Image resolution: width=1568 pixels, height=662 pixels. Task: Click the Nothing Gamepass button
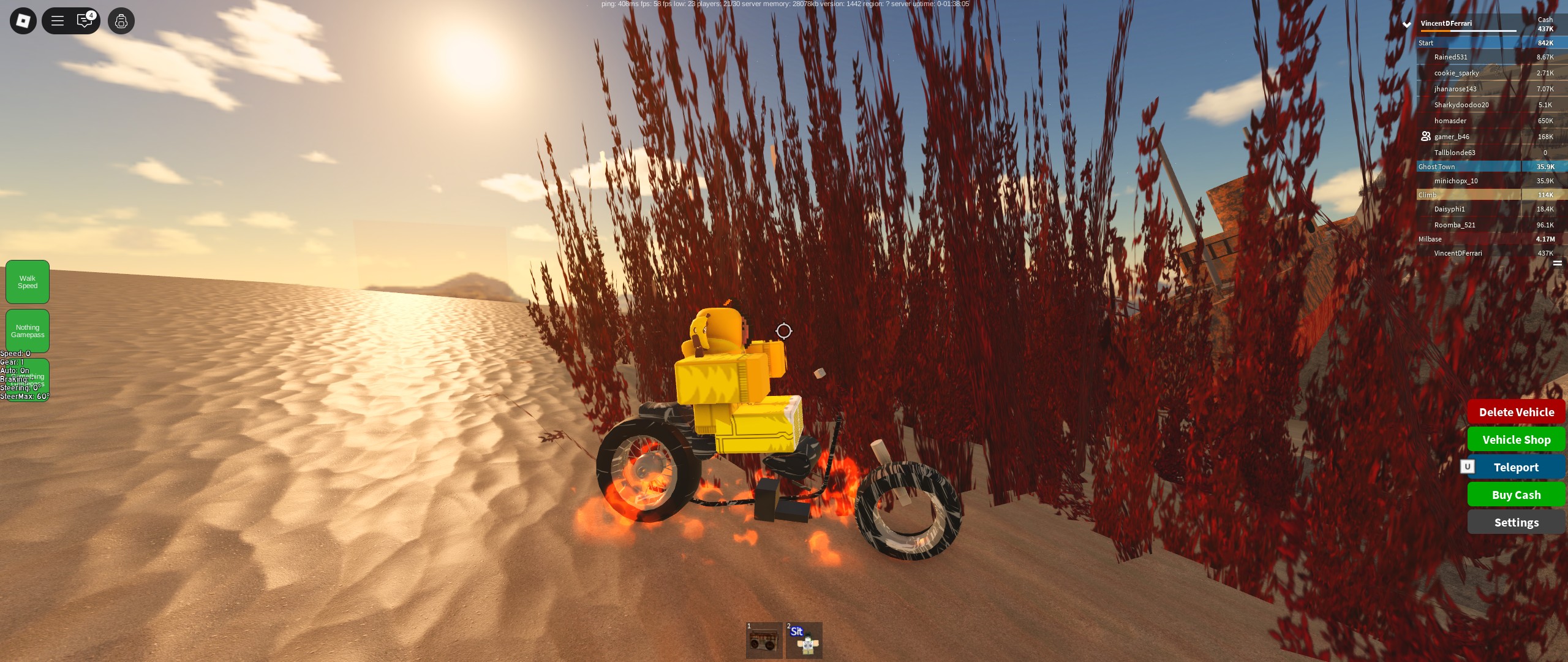click(28, 331)
